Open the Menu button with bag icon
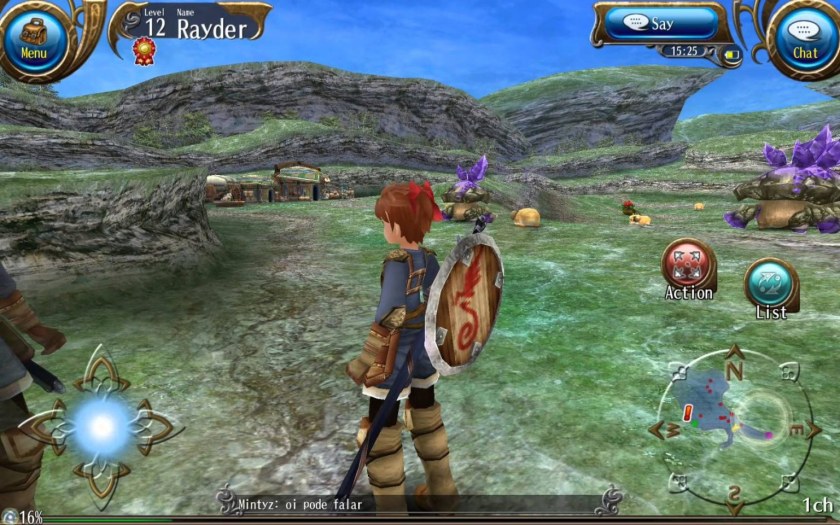This screenshot has height=525, width=840. (x=34, y=40)
